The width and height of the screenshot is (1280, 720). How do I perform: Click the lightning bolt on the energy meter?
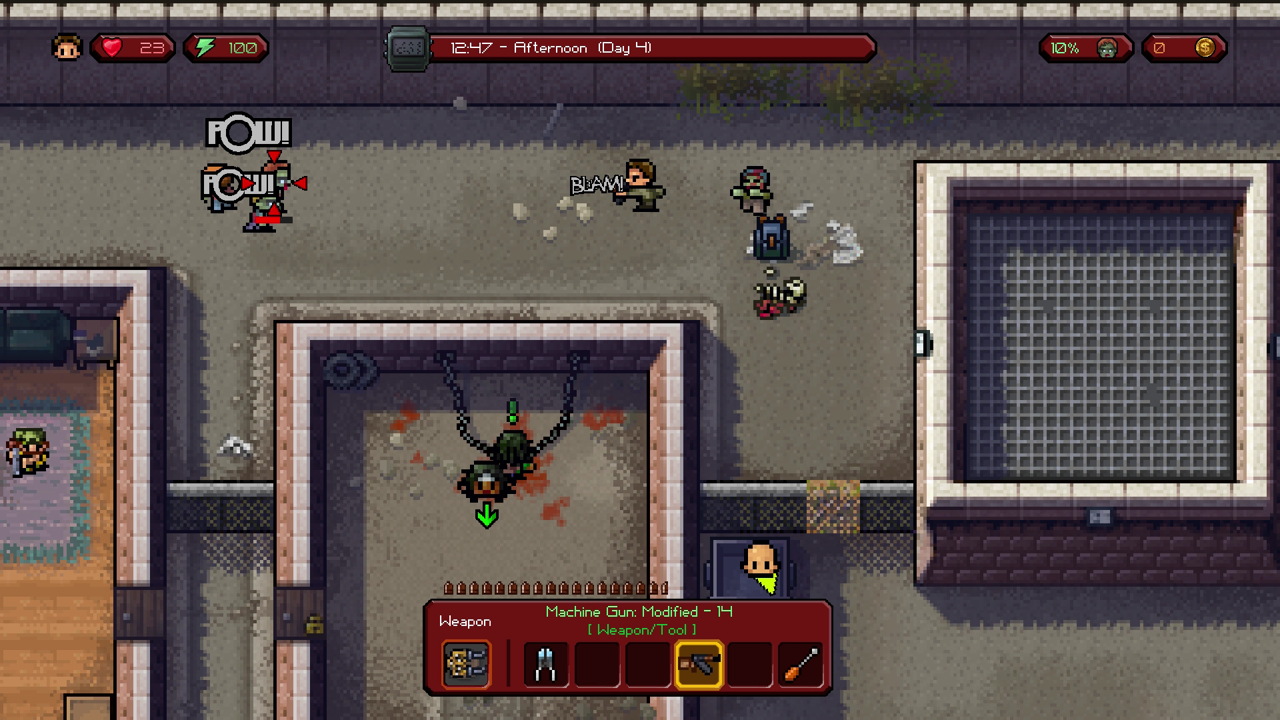point(204,47)
